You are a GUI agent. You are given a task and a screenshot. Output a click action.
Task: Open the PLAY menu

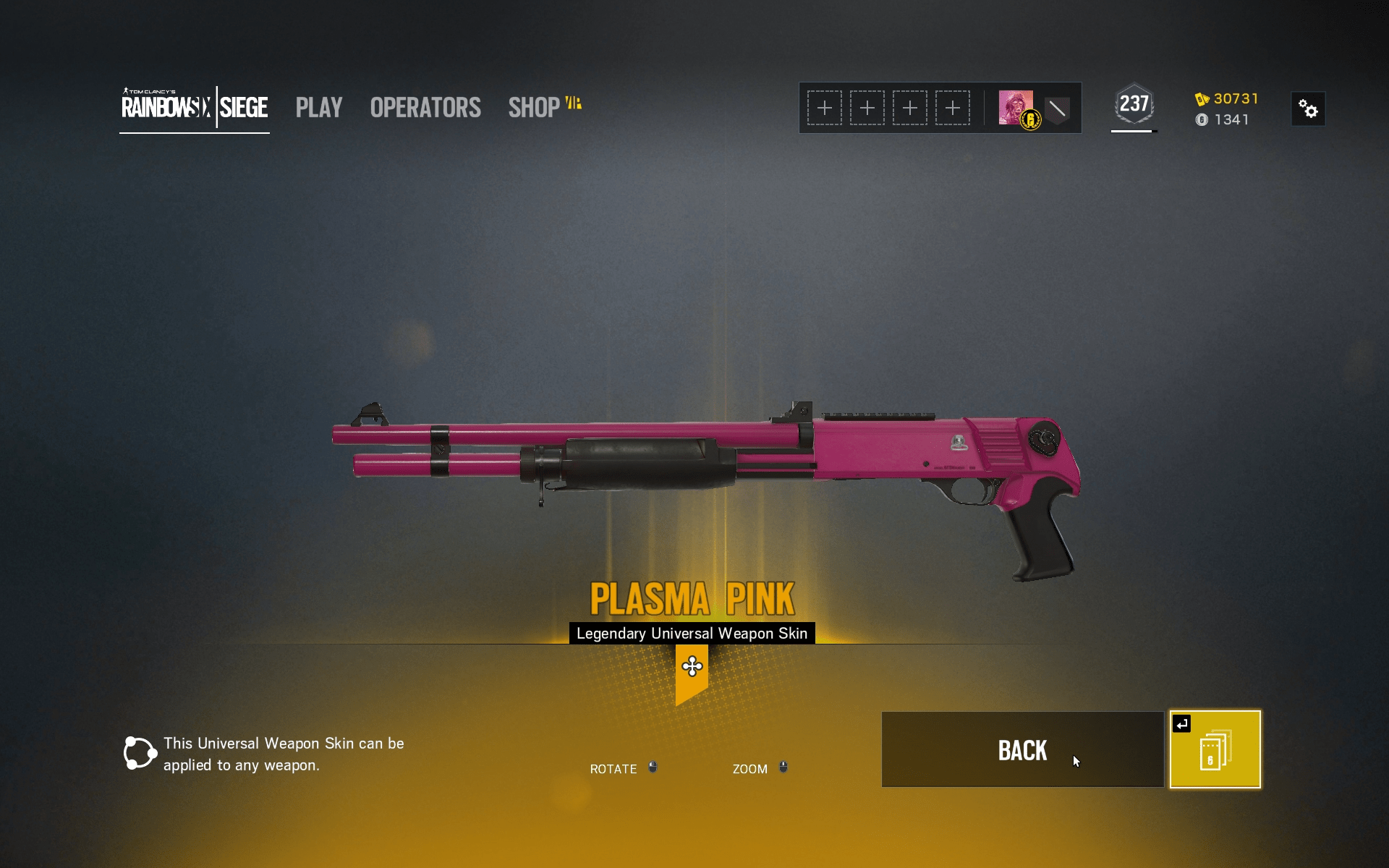[318, 107]
